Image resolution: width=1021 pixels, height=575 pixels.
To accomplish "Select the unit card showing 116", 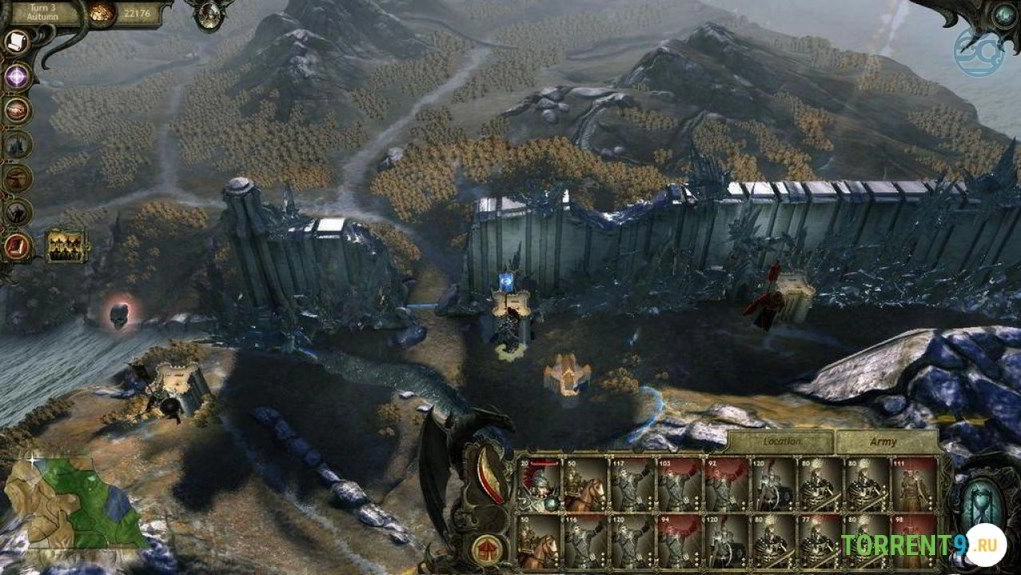I will 587,544.
